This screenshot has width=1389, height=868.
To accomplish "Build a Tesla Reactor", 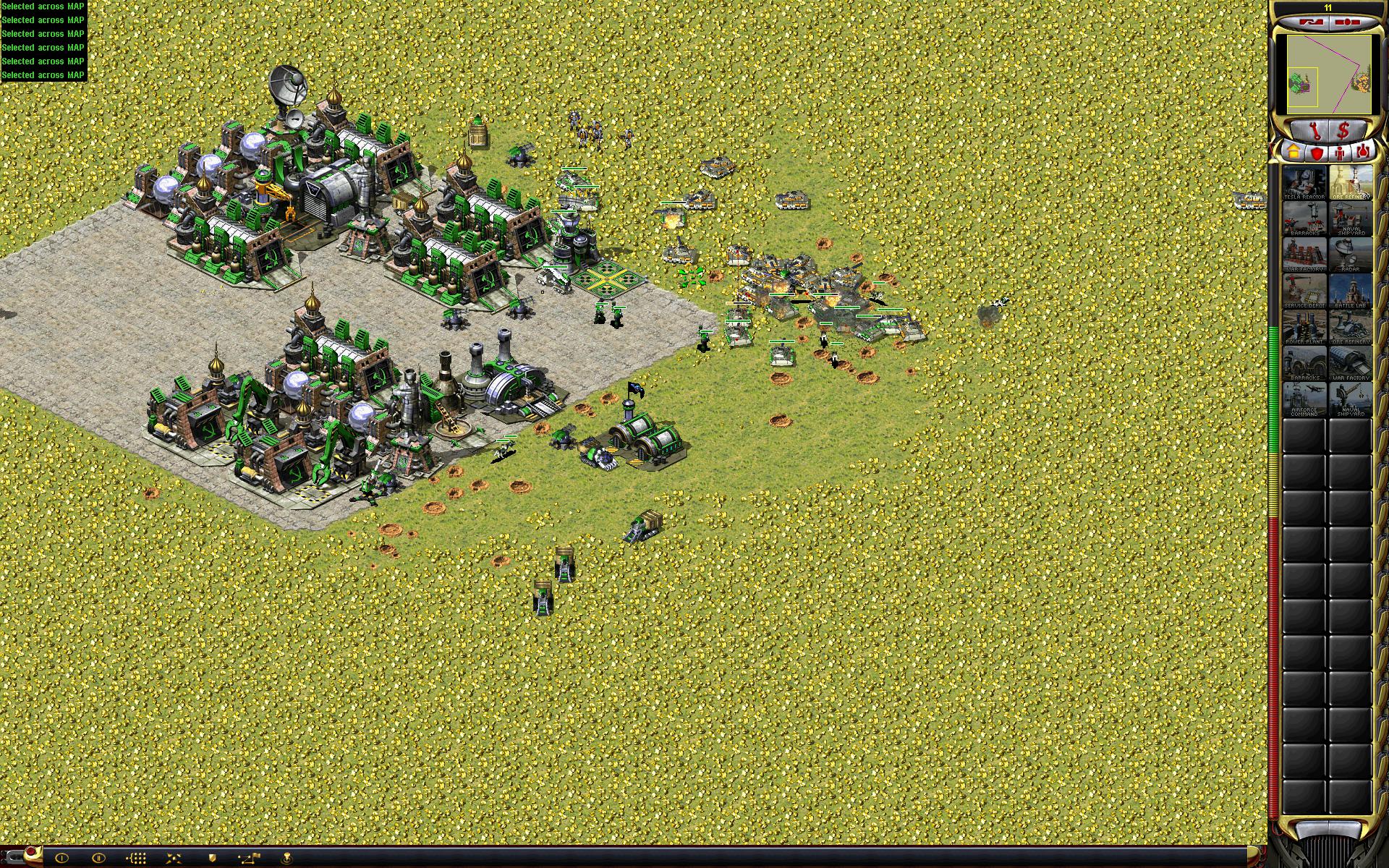I will tap(1304, 183).
